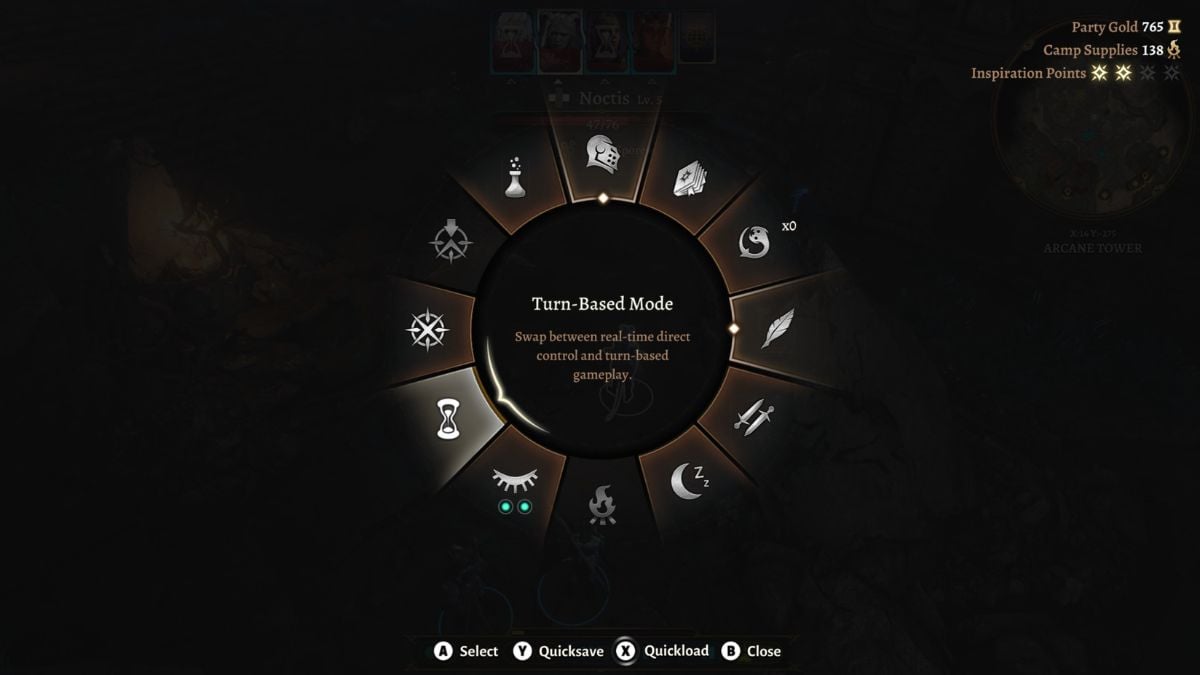1200x675 pixels.
Task: Open the feather quill wheel segment
Action: pyautogui.click(x=778, y=328)
